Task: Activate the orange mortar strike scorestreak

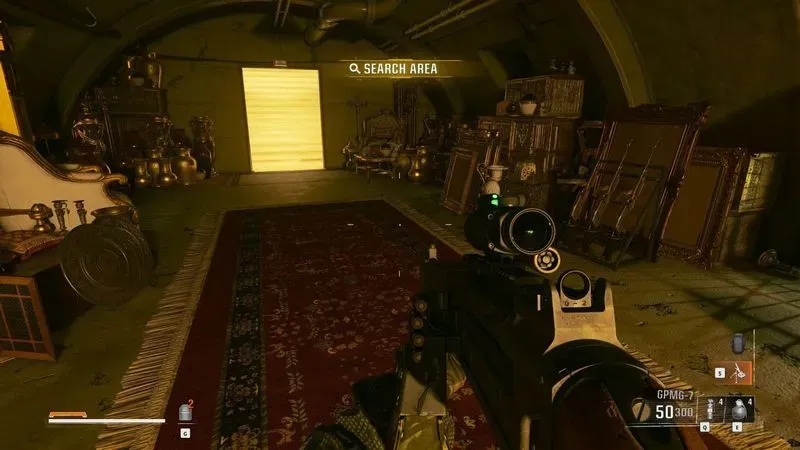Action: click(x=740, y=372)
